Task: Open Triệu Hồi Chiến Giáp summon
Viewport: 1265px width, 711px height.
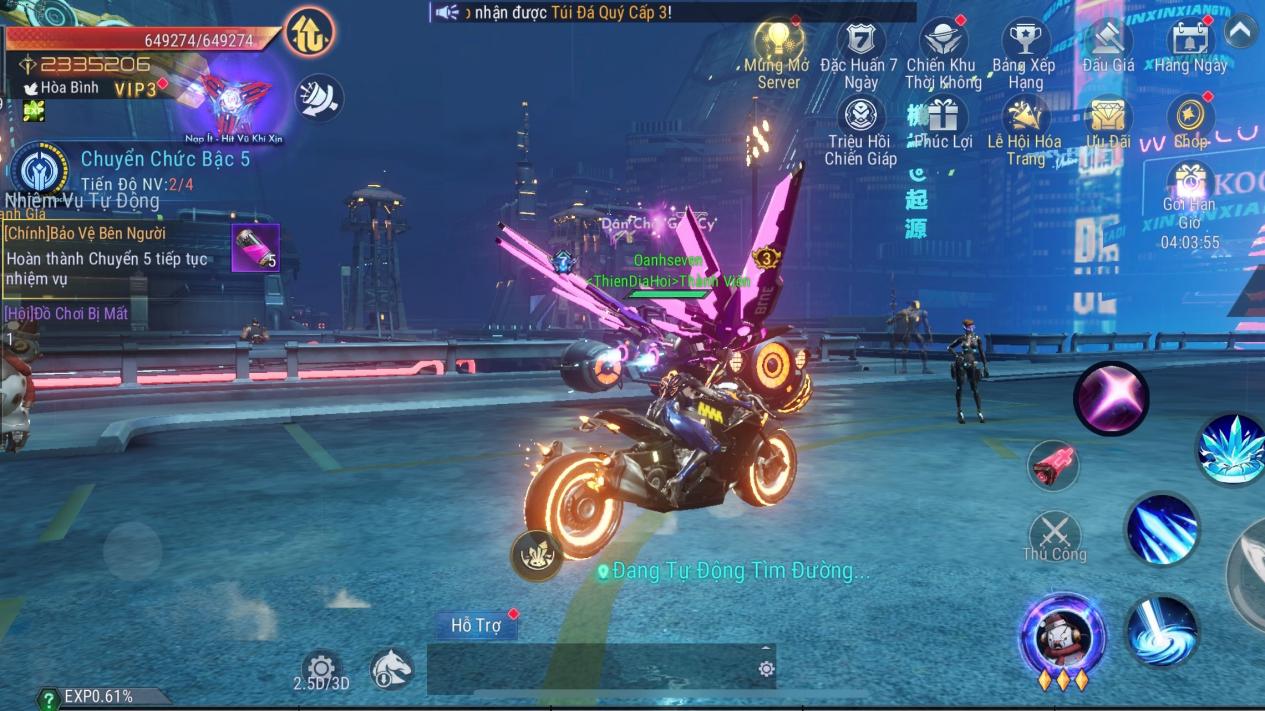Action: (x=860, y=118)
